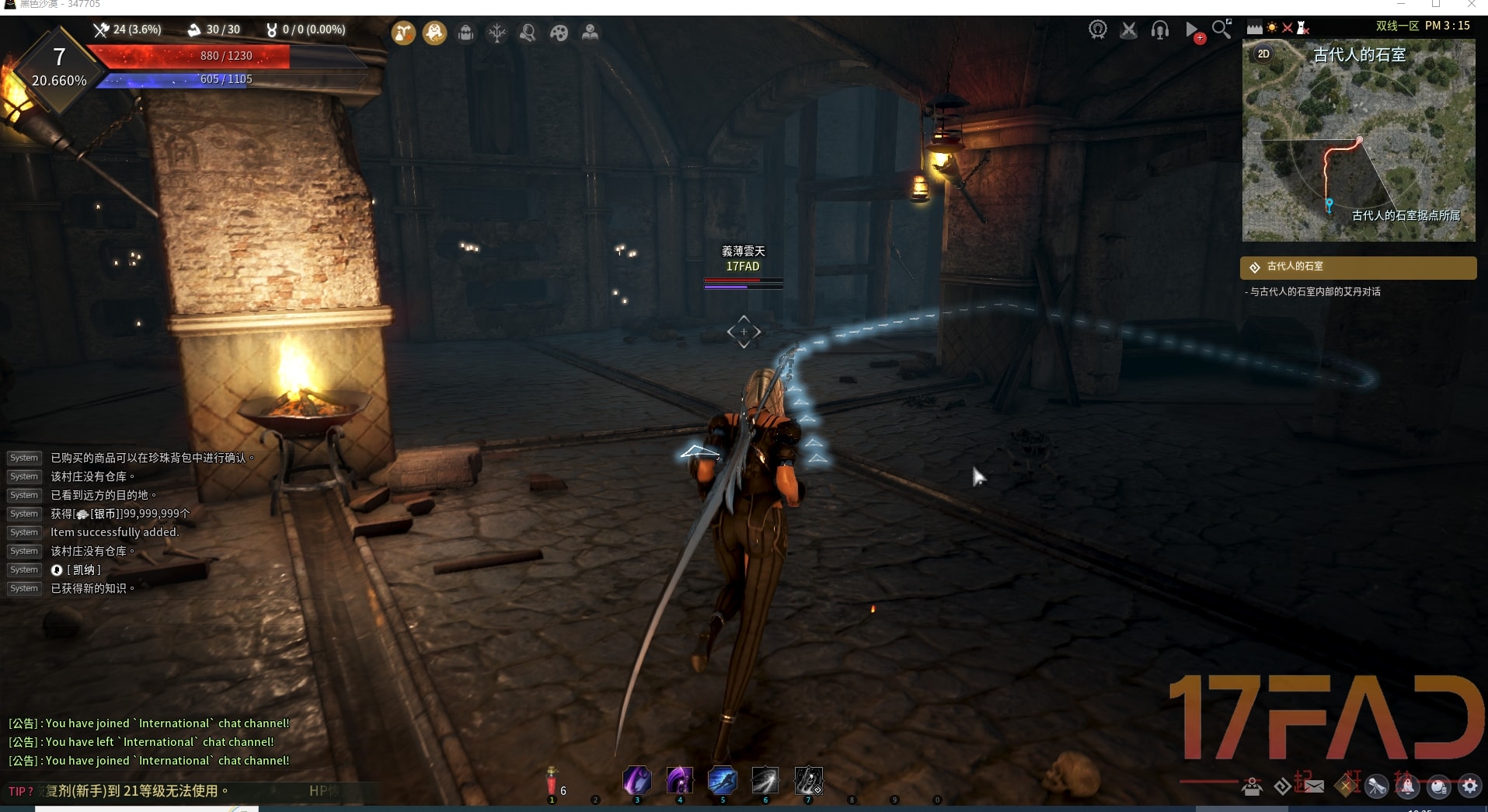
Task: Toggle the headset voice chat icon
Action: [x=1159, y=30]
